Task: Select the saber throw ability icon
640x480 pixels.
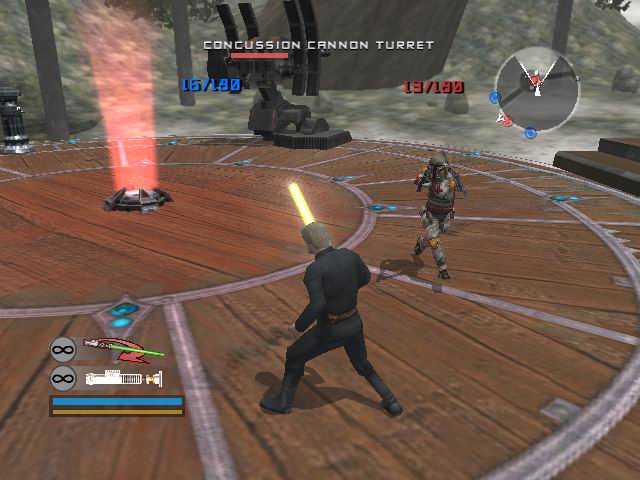Action: coord(122,349)
